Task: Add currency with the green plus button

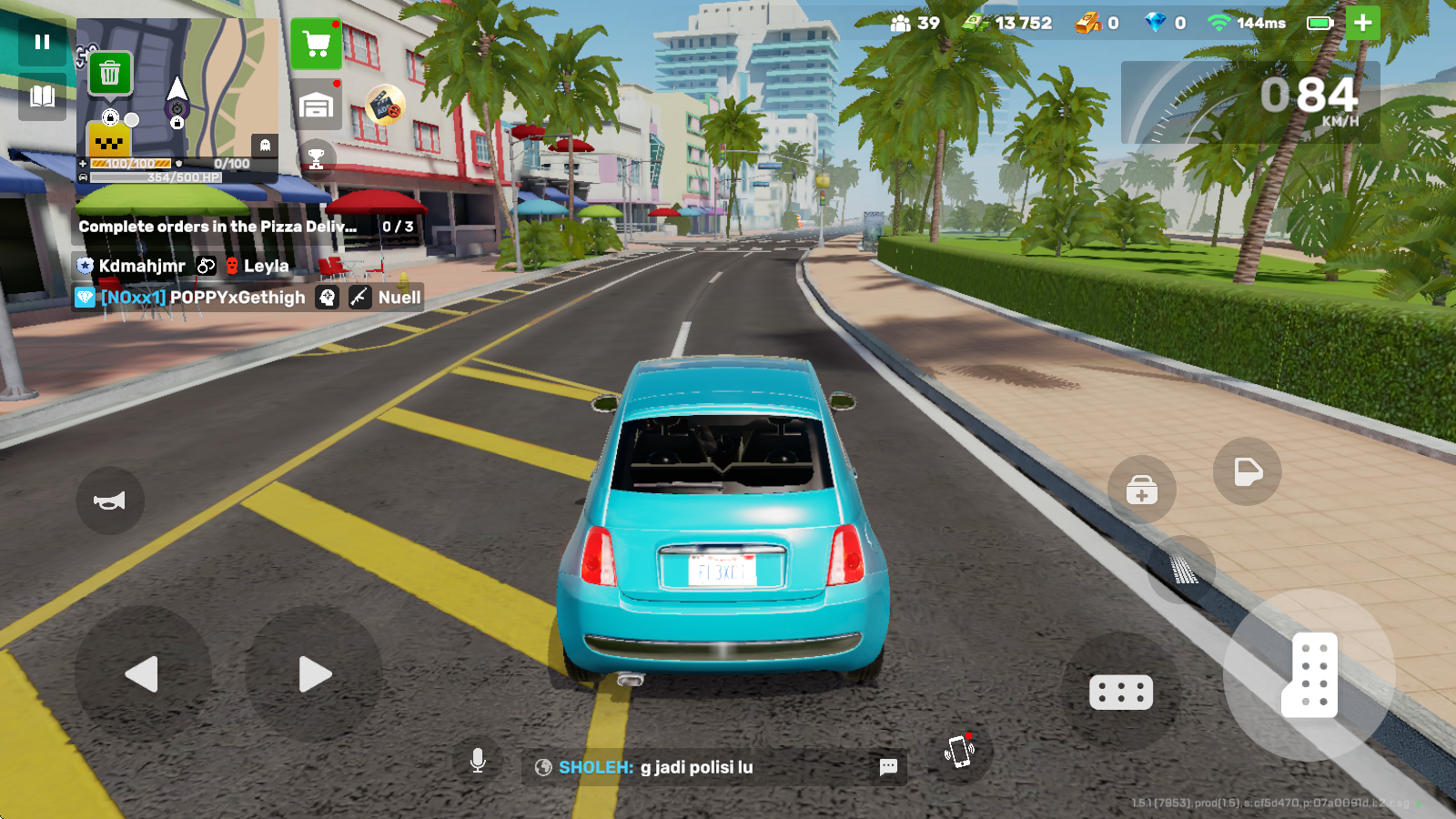Action: click(1362, 23)
